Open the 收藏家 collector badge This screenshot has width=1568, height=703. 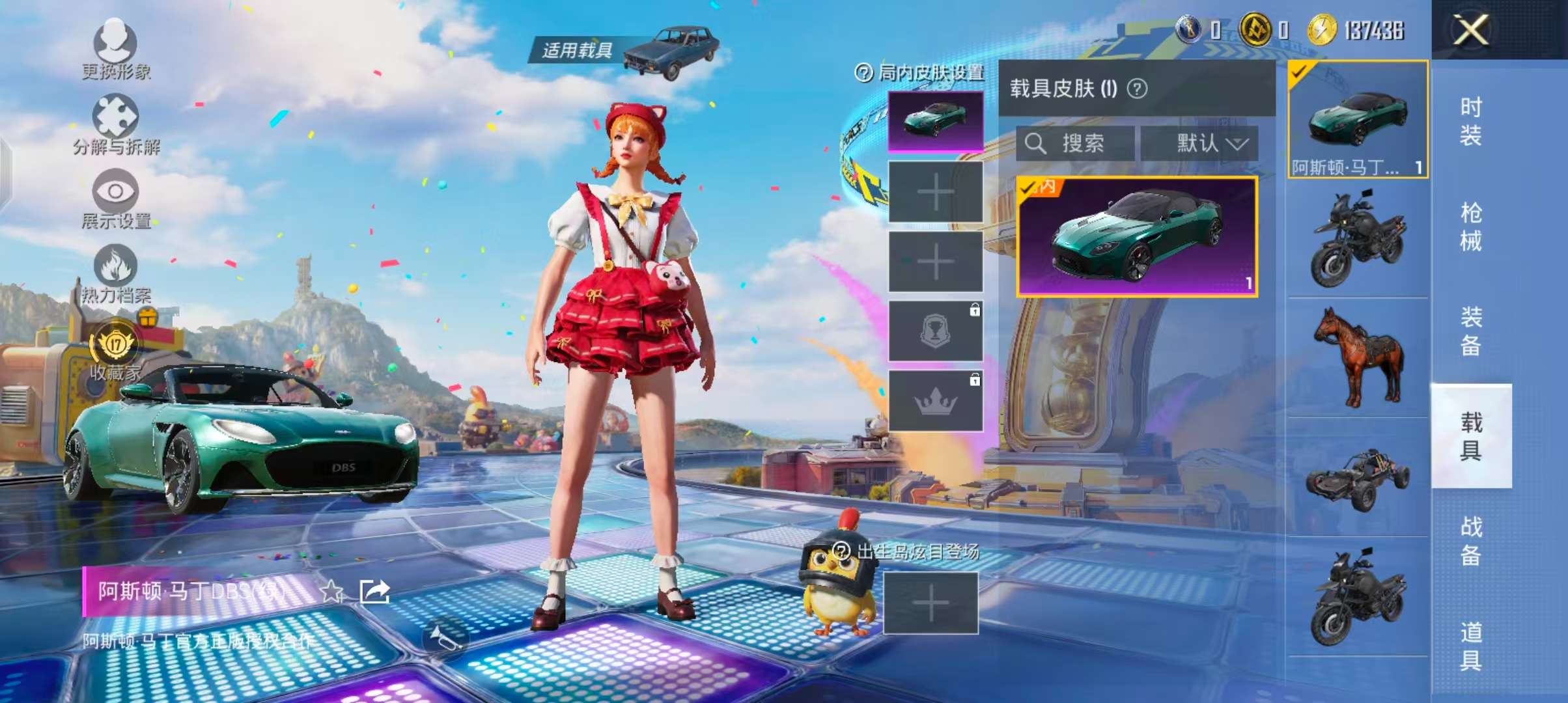[116, 348]
